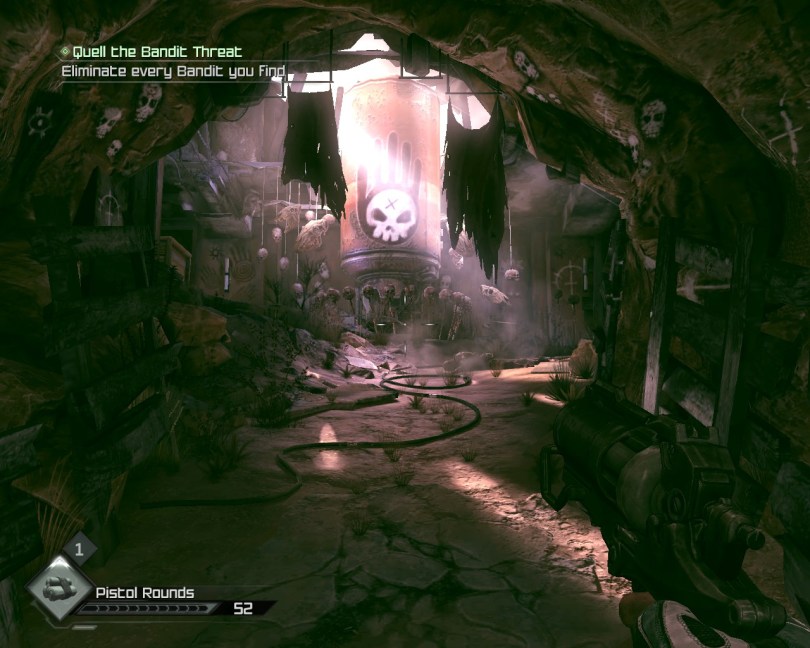Select the Quell the Bandit Threat objective
Image resolution: width=810 pixels, height=648 pixels.
[x=157, y=52]
